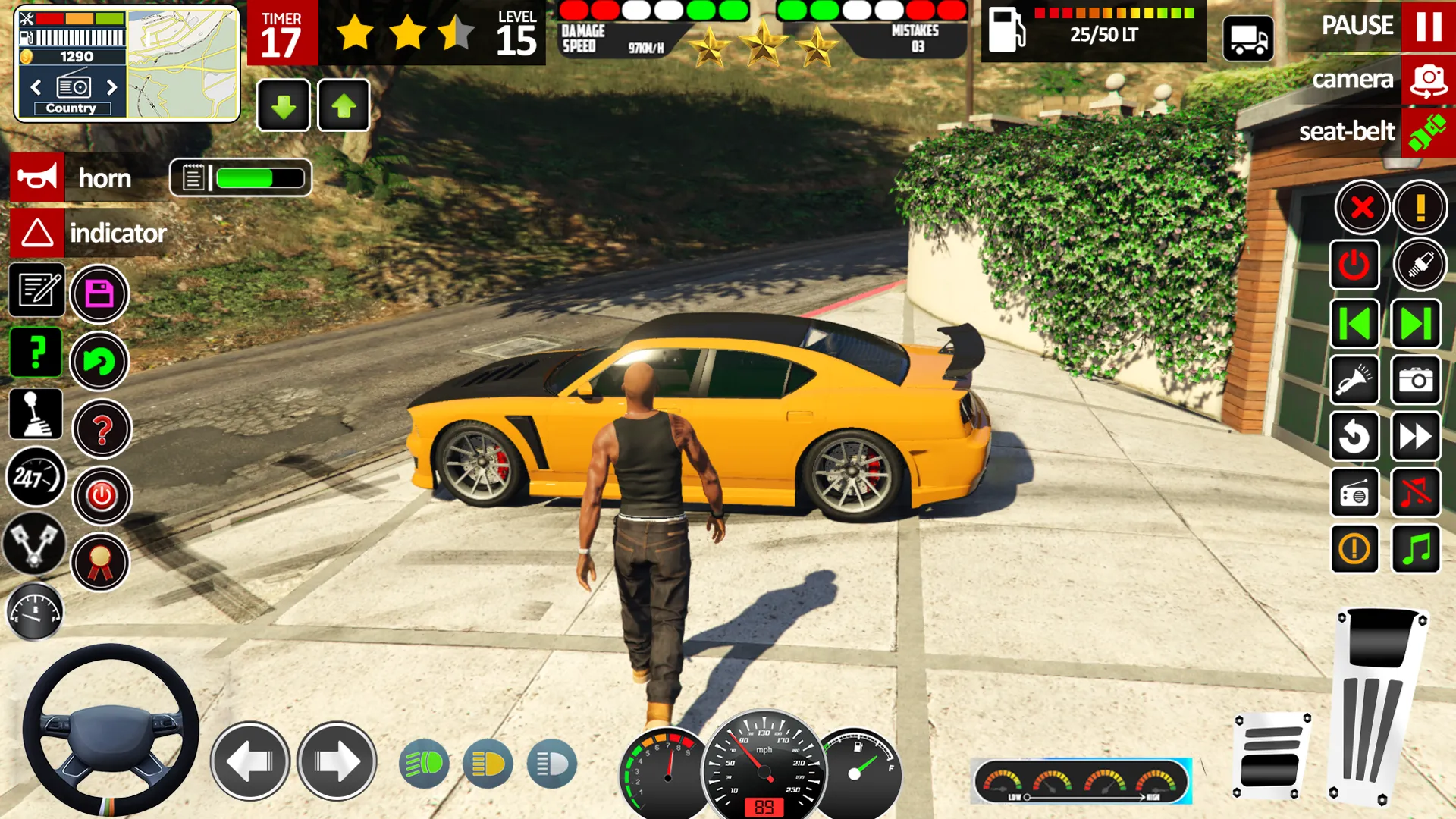Screen dimensions: 1456x819
Task: Click the PAUSE label at top right
Action: 1357,26
